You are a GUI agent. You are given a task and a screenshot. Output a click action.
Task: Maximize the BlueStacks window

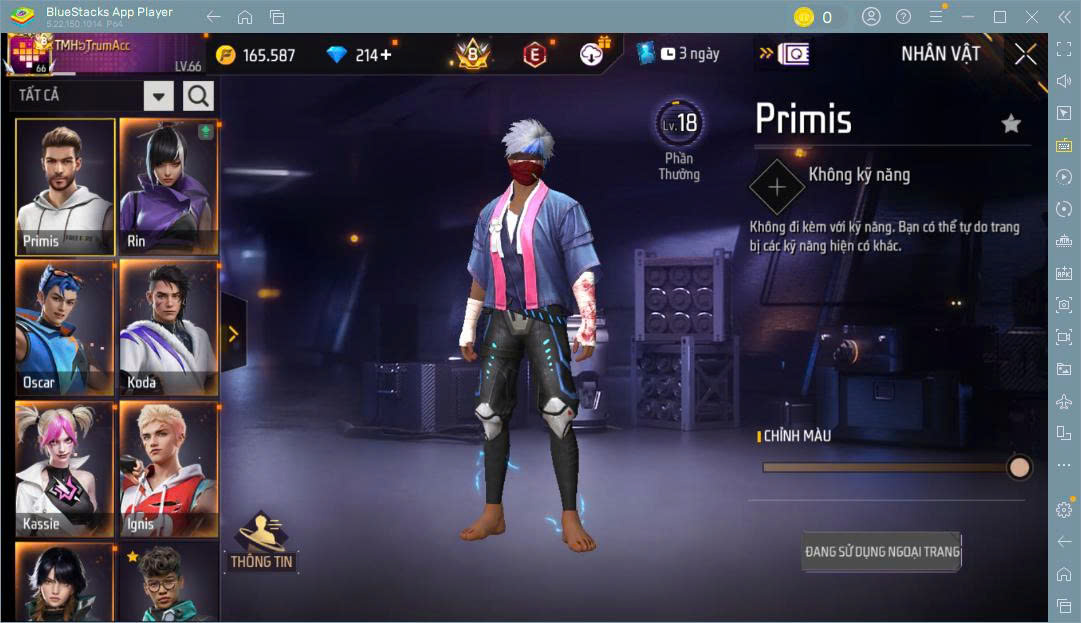[1000, 17]
